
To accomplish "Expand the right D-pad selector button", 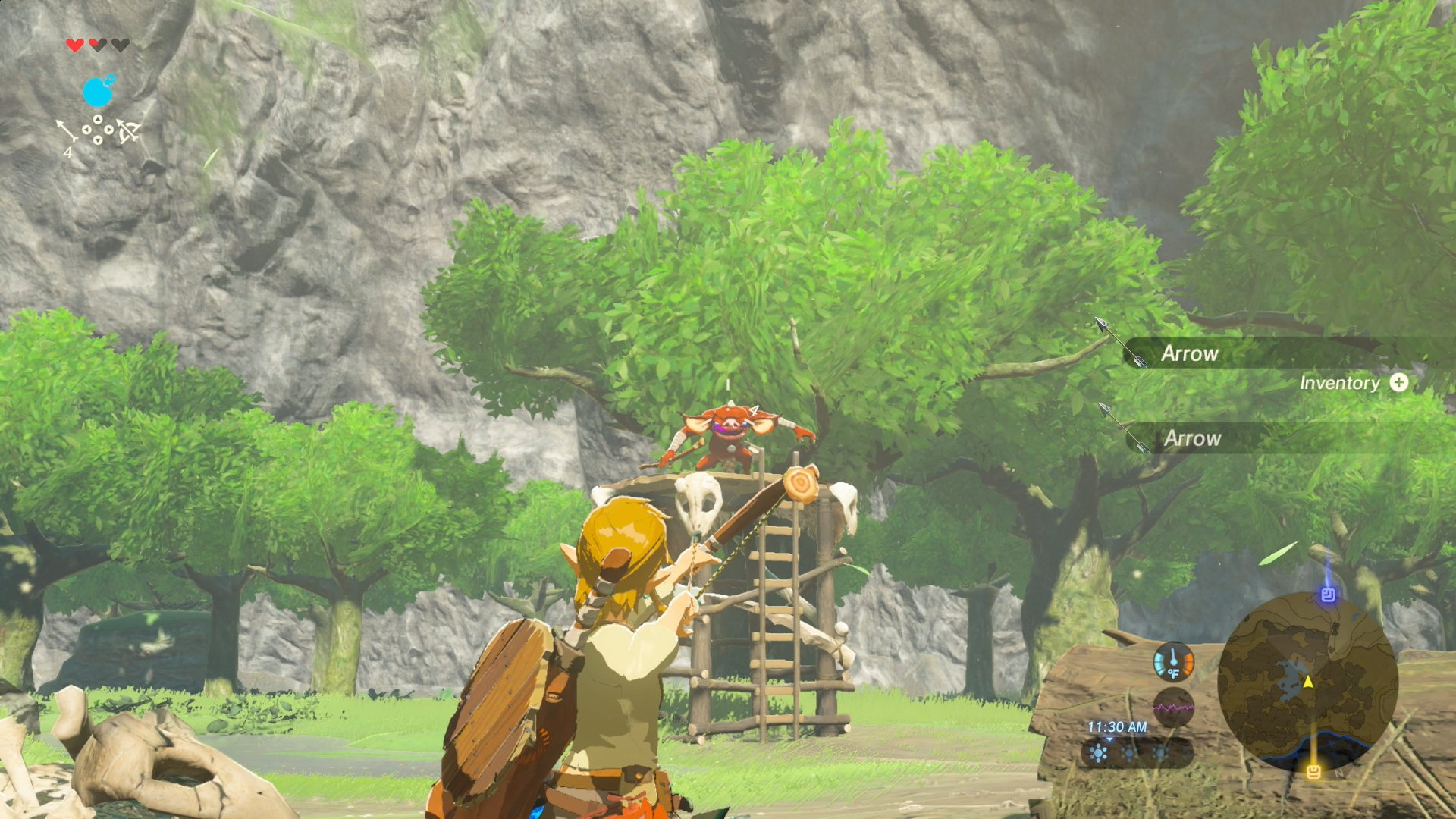I will (109, 130).
